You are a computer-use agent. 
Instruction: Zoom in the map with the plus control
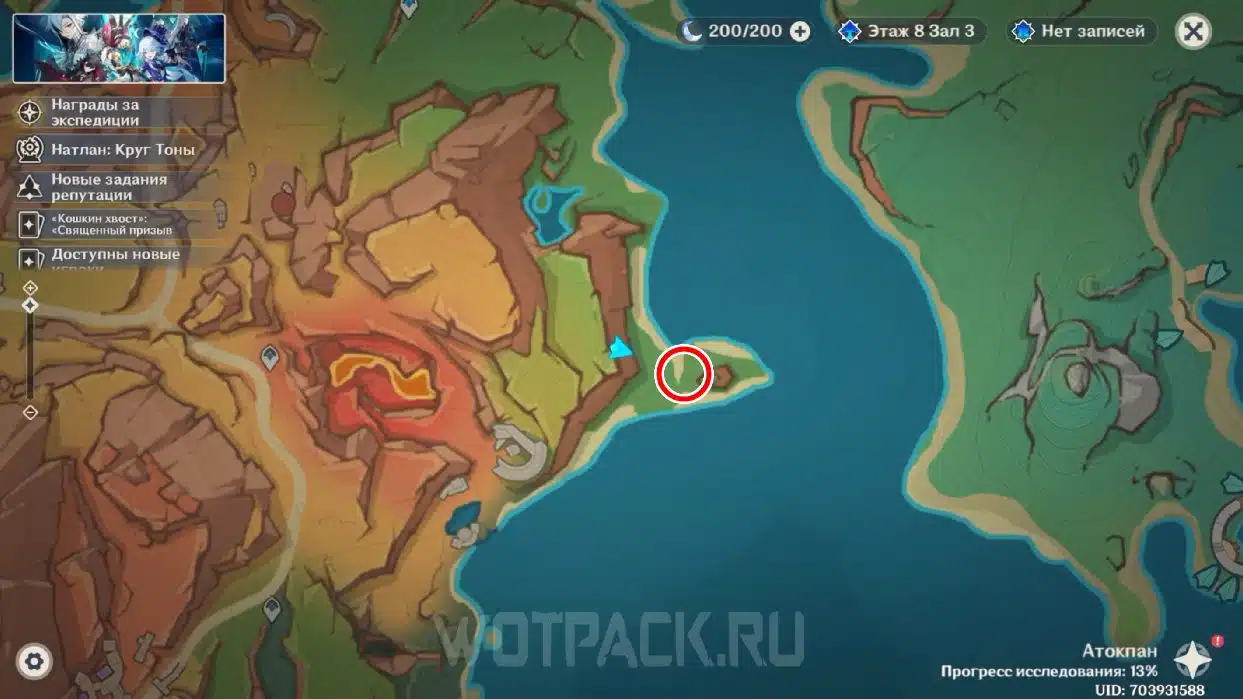point(30,288)
